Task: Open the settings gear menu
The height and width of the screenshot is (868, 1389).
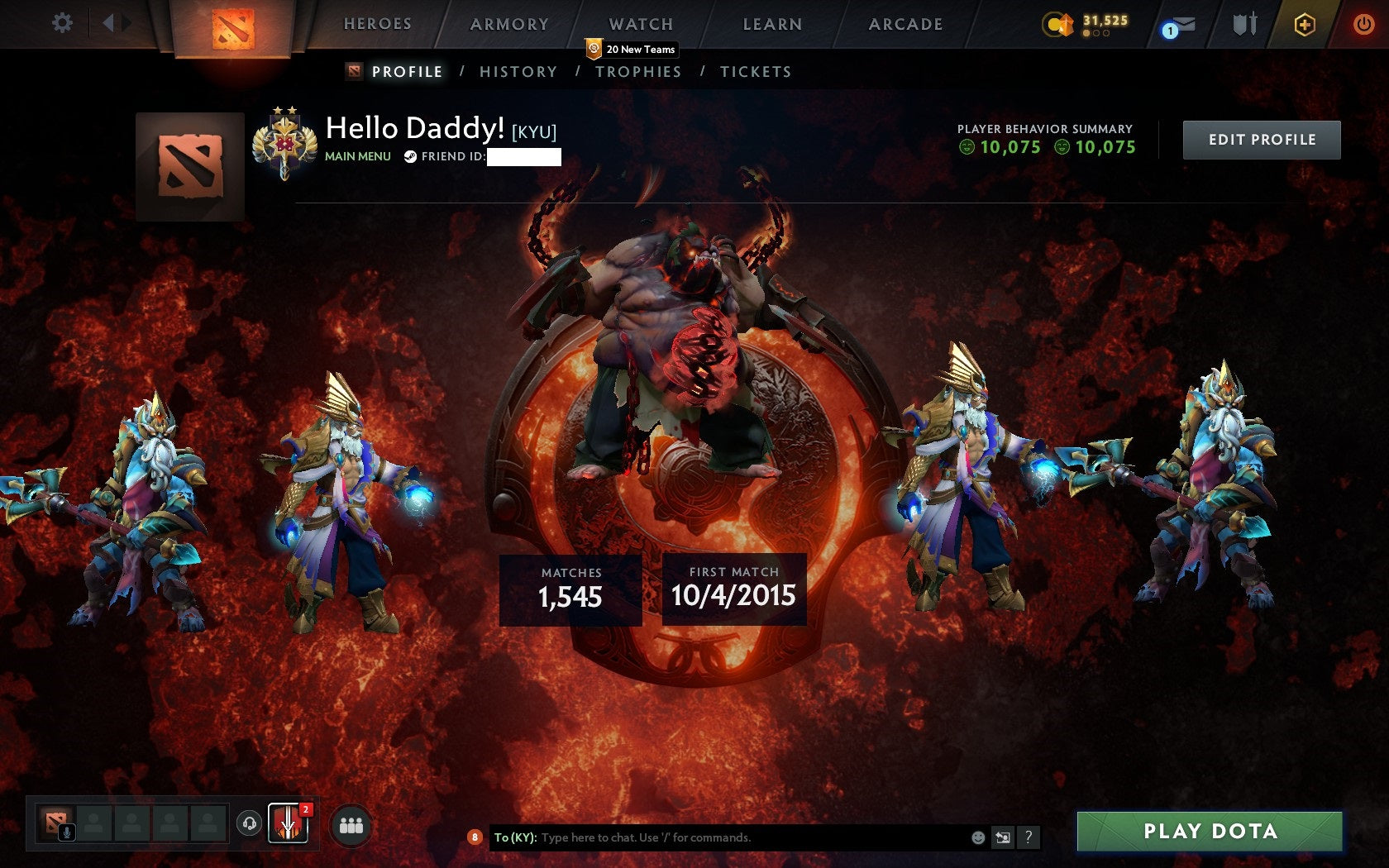Action: 60,22
